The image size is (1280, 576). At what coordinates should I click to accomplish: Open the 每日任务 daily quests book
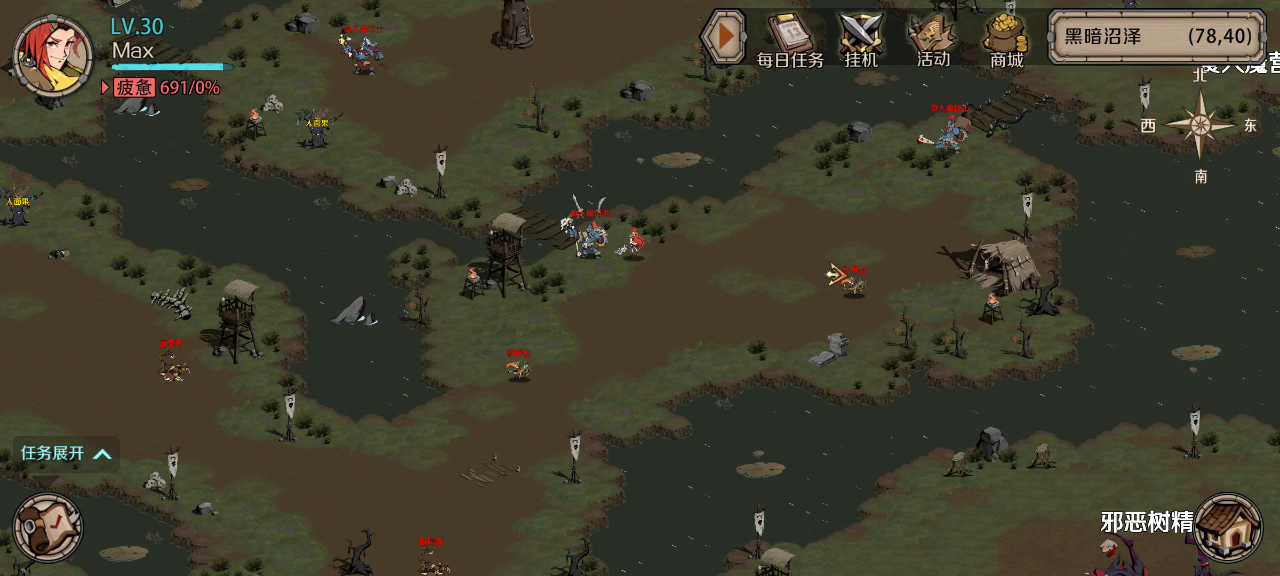790,40
